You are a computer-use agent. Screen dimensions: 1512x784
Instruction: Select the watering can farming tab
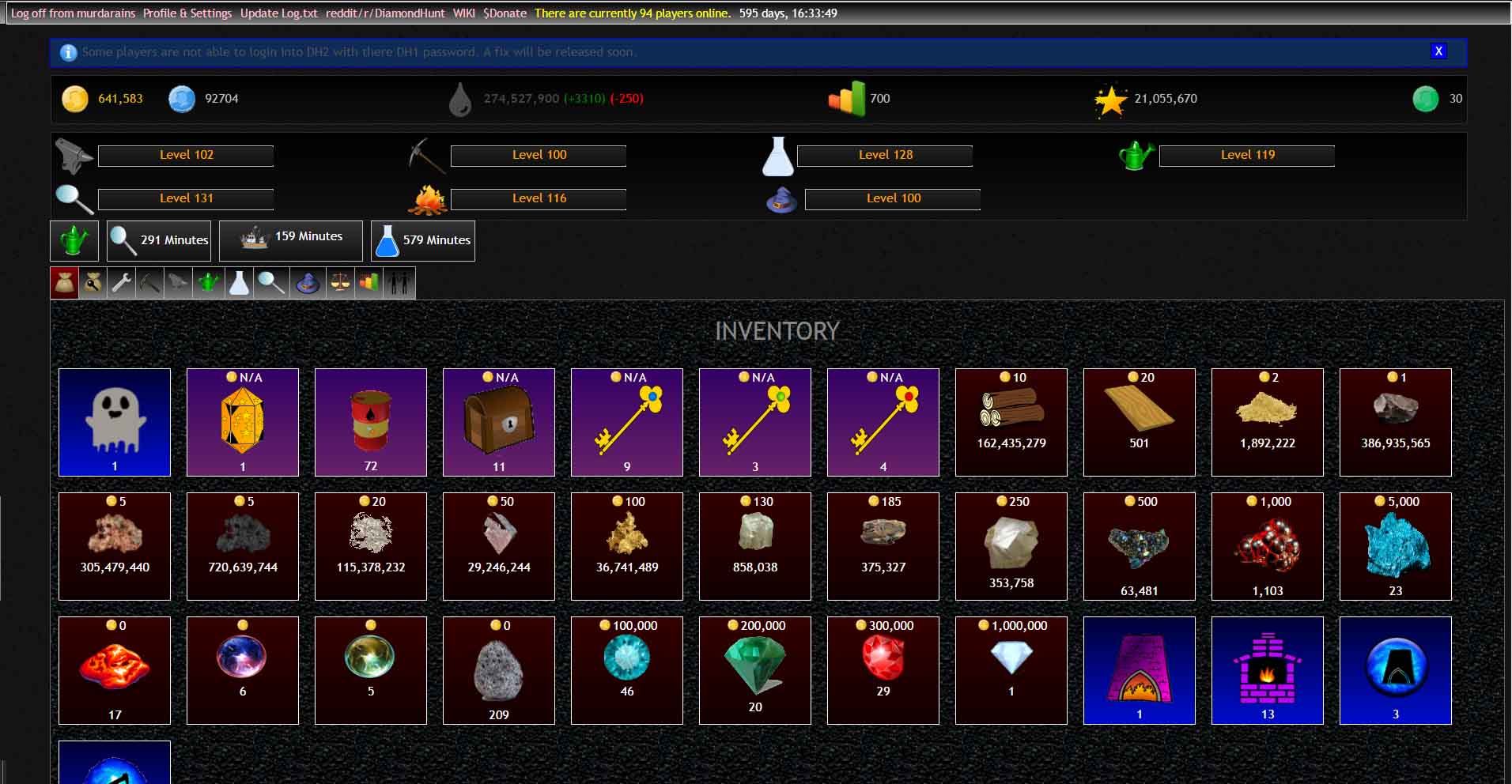coord(208,282)
